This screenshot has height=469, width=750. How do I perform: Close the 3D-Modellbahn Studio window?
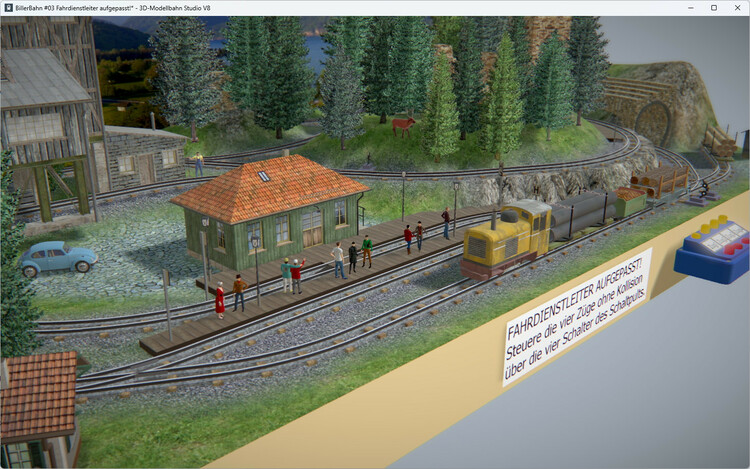click(x=736, y=8)
